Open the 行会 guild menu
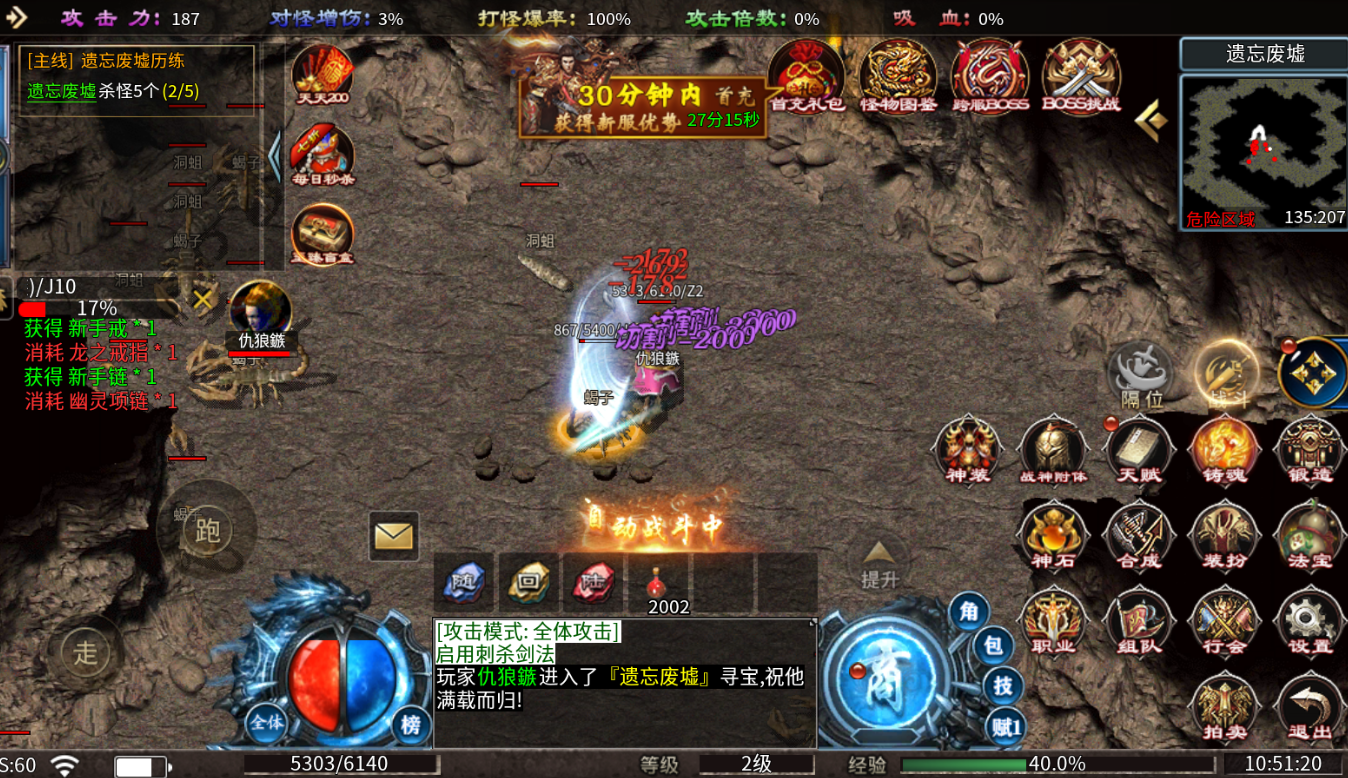1348x778 pixels. click(1224, 621)
